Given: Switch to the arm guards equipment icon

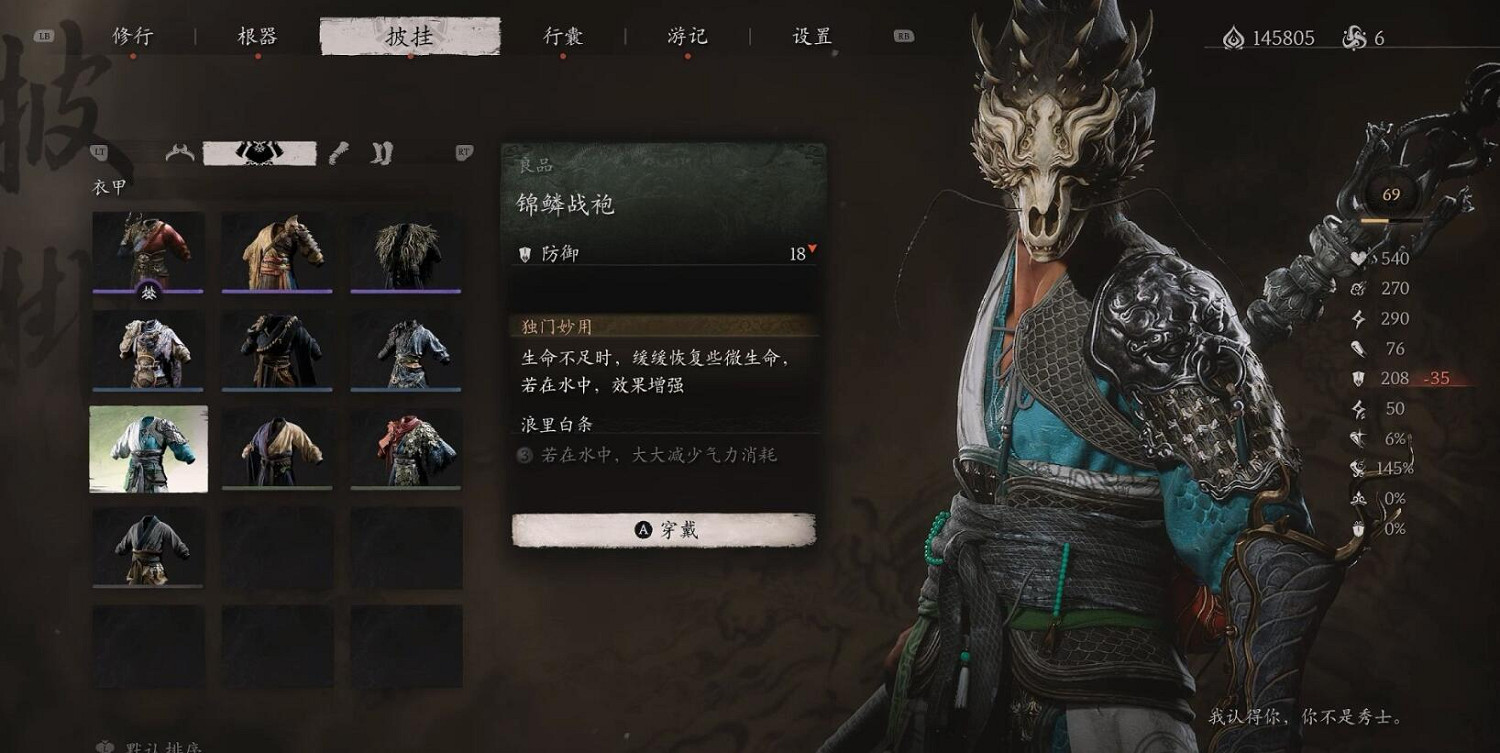Looking at the screenshot, I should (x=337, y=155).
